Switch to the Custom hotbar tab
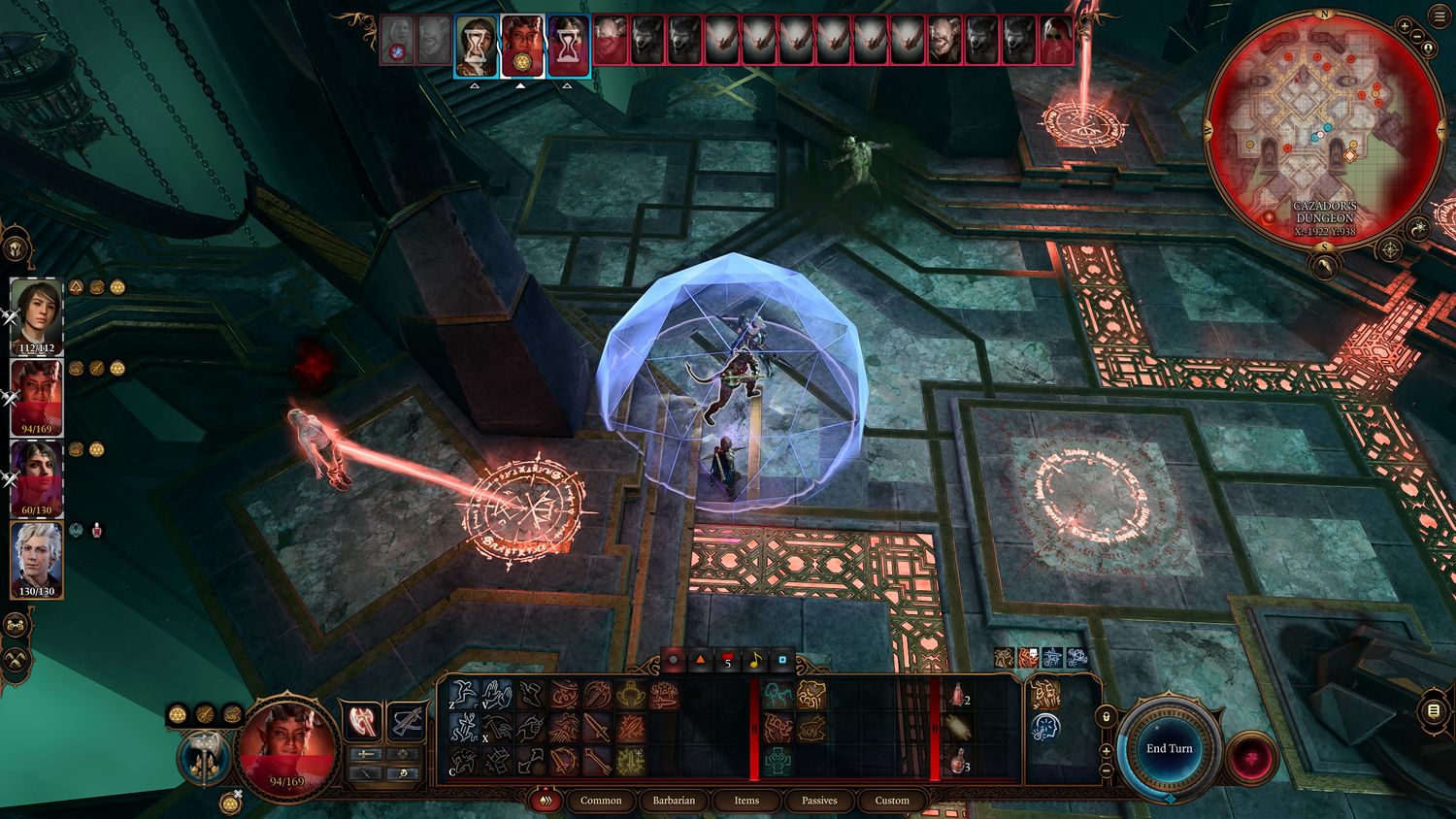1456x819 pixels. click(x=892, y=801)
